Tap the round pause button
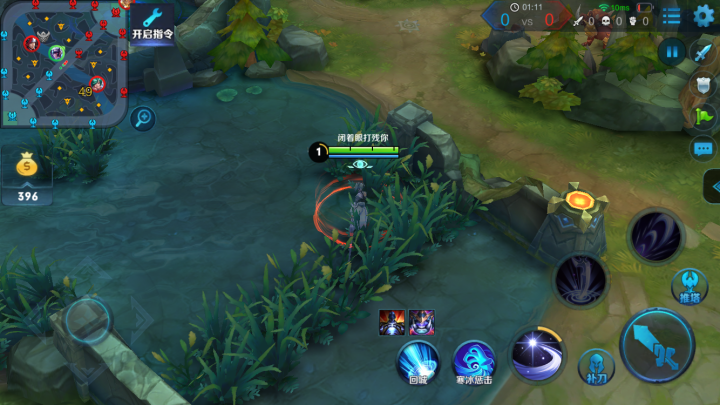The height and width of the screenshot is (405, 720). pyautogui.click(x=670, y=51)
